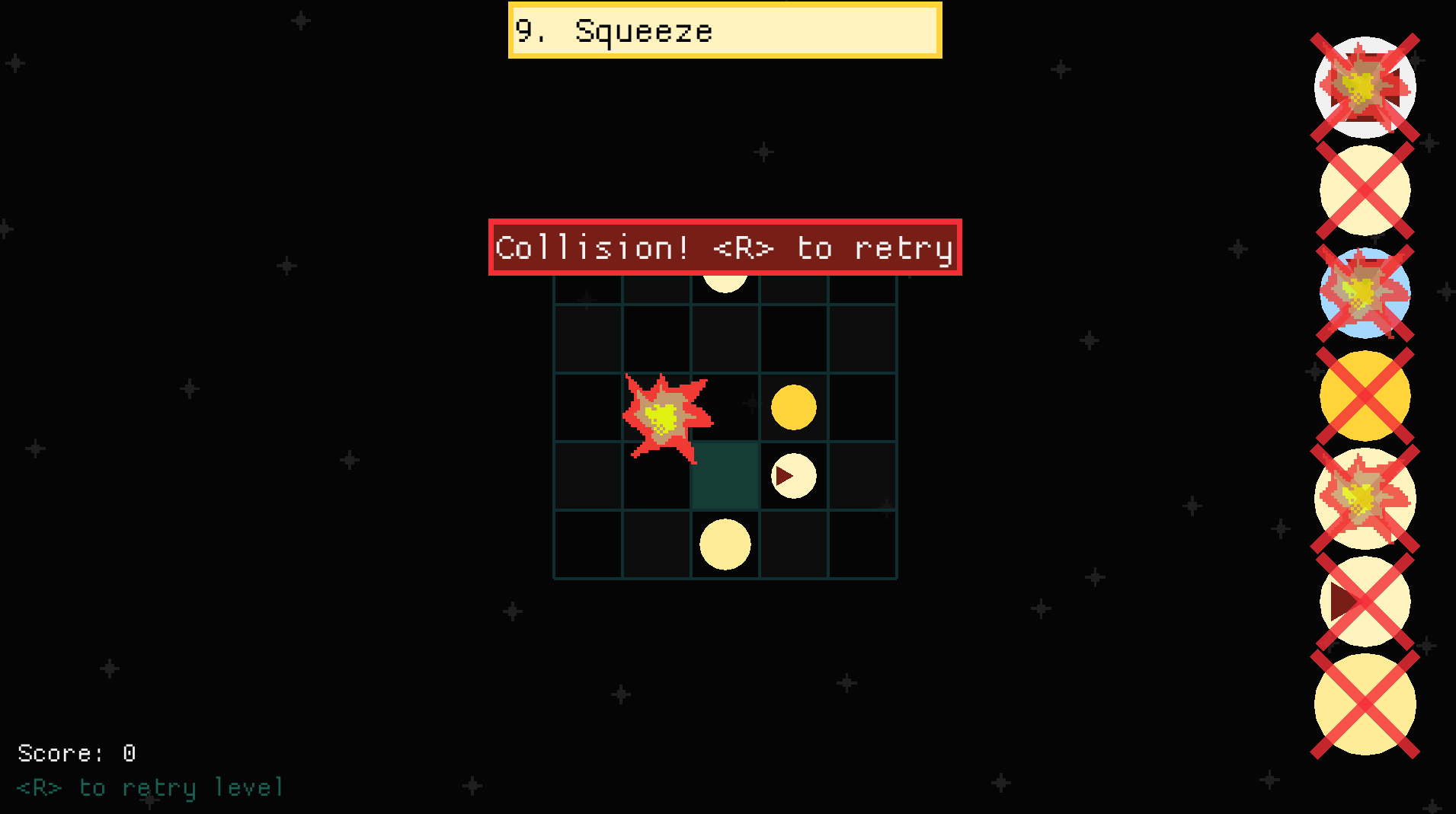Toggle the crossed-out orange sun in the sidebar
1456x814 pixels.
tap(1364, 394)
